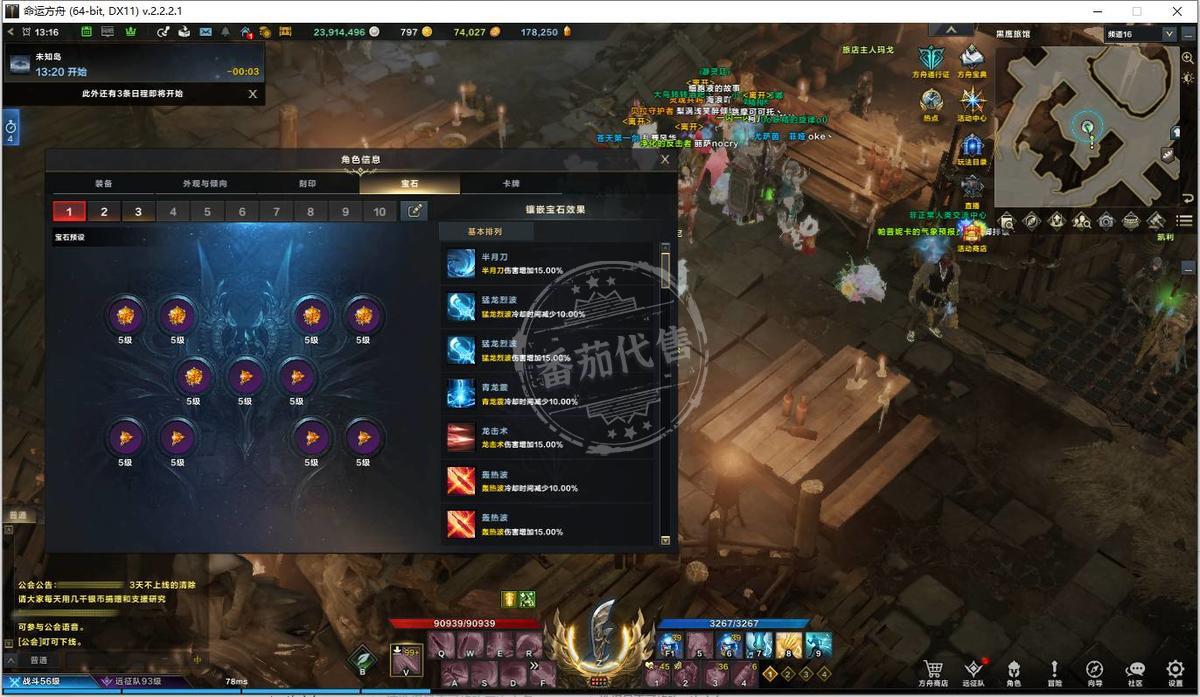Select the 龙击术 gem effect row
The height and width of the screenshot is (697, 1200).
pyautogui.click(x=550, y=438)
